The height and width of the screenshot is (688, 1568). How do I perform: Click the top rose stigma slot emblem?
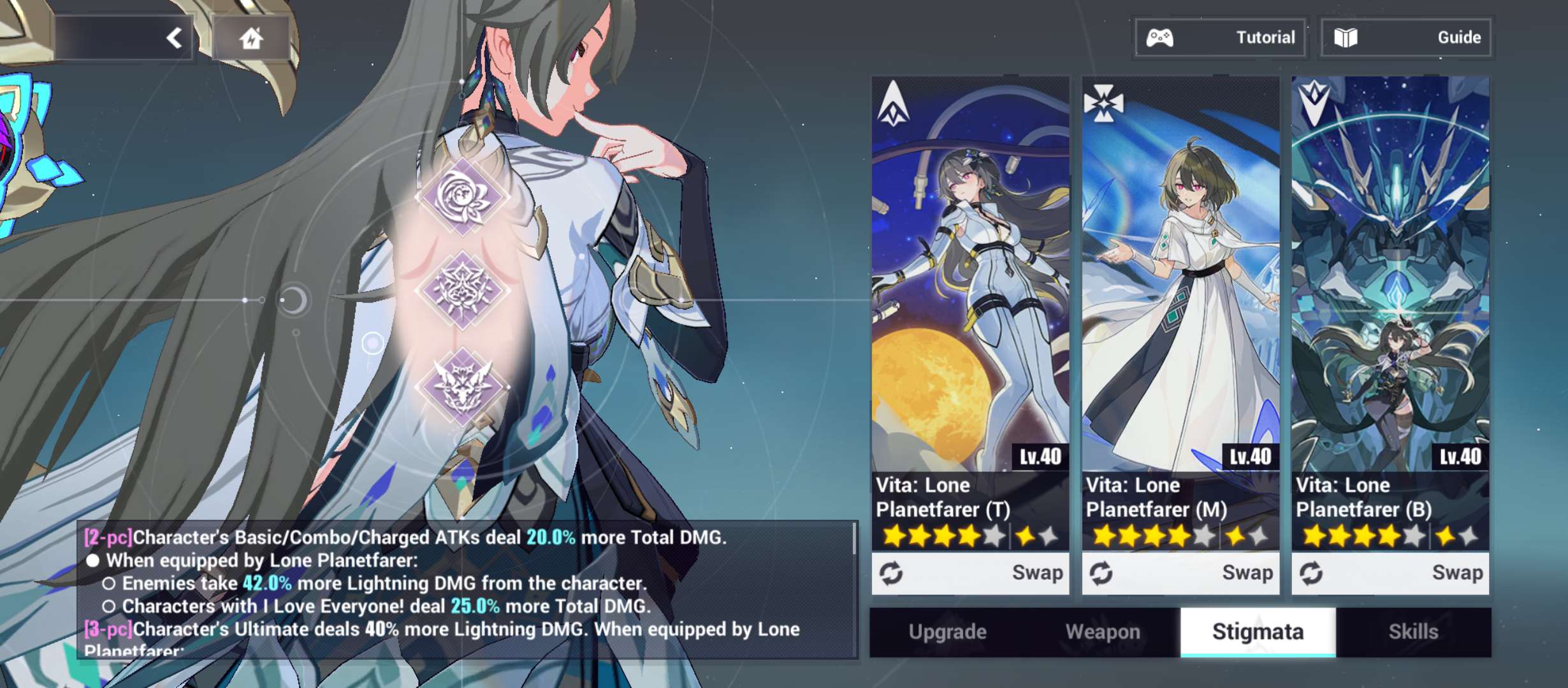[x=463, y=197]
